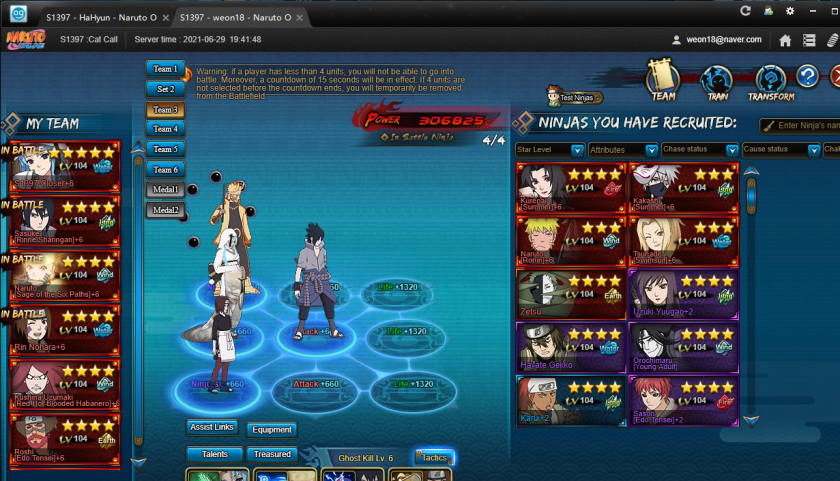Select the recruited ninja Zetsu card

pos(566,295)
